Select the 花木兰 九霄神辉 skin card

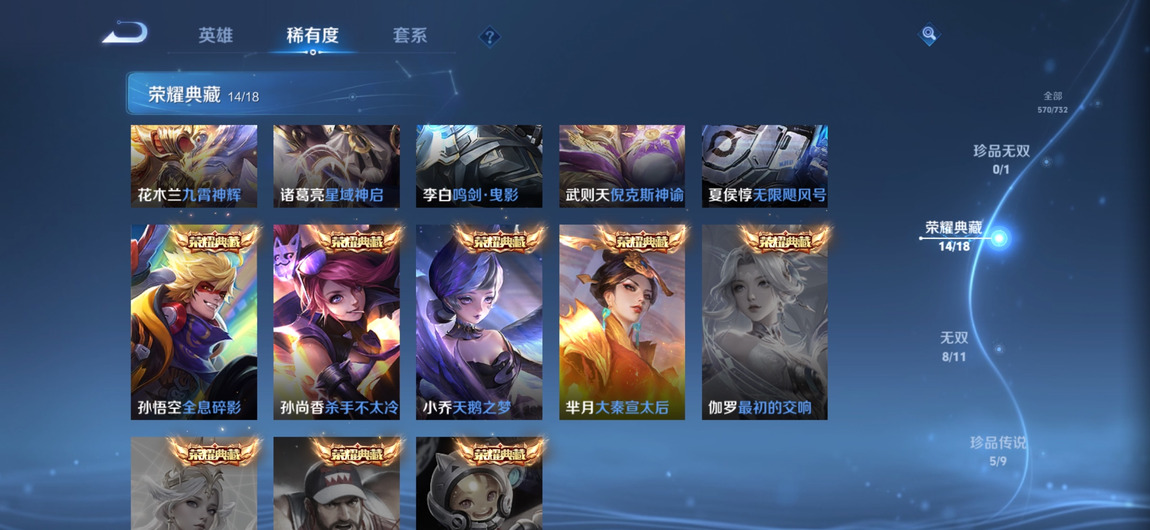[194, 166]
